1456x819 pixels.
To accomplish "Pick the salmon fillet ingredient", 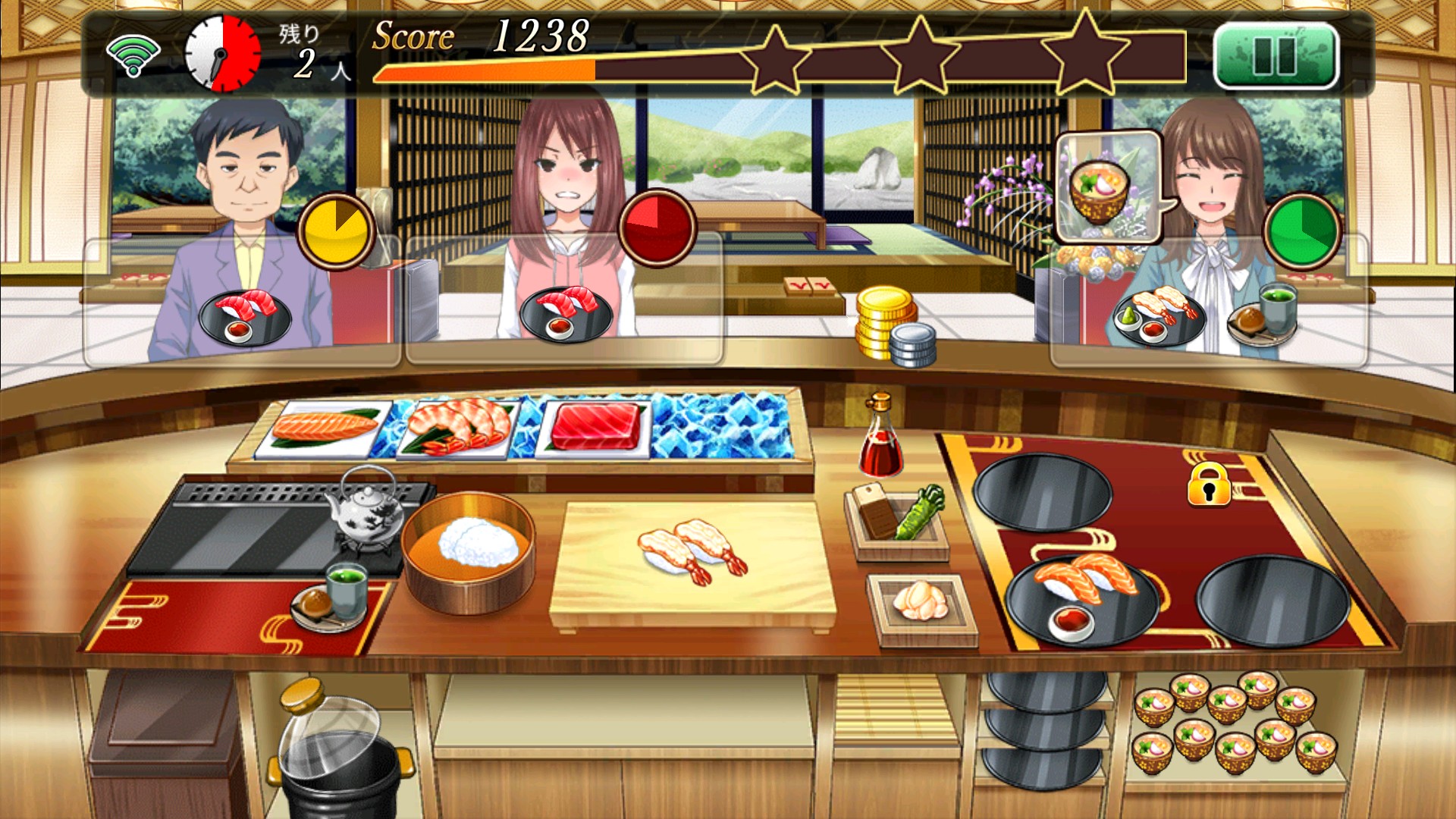I will 325,428.
